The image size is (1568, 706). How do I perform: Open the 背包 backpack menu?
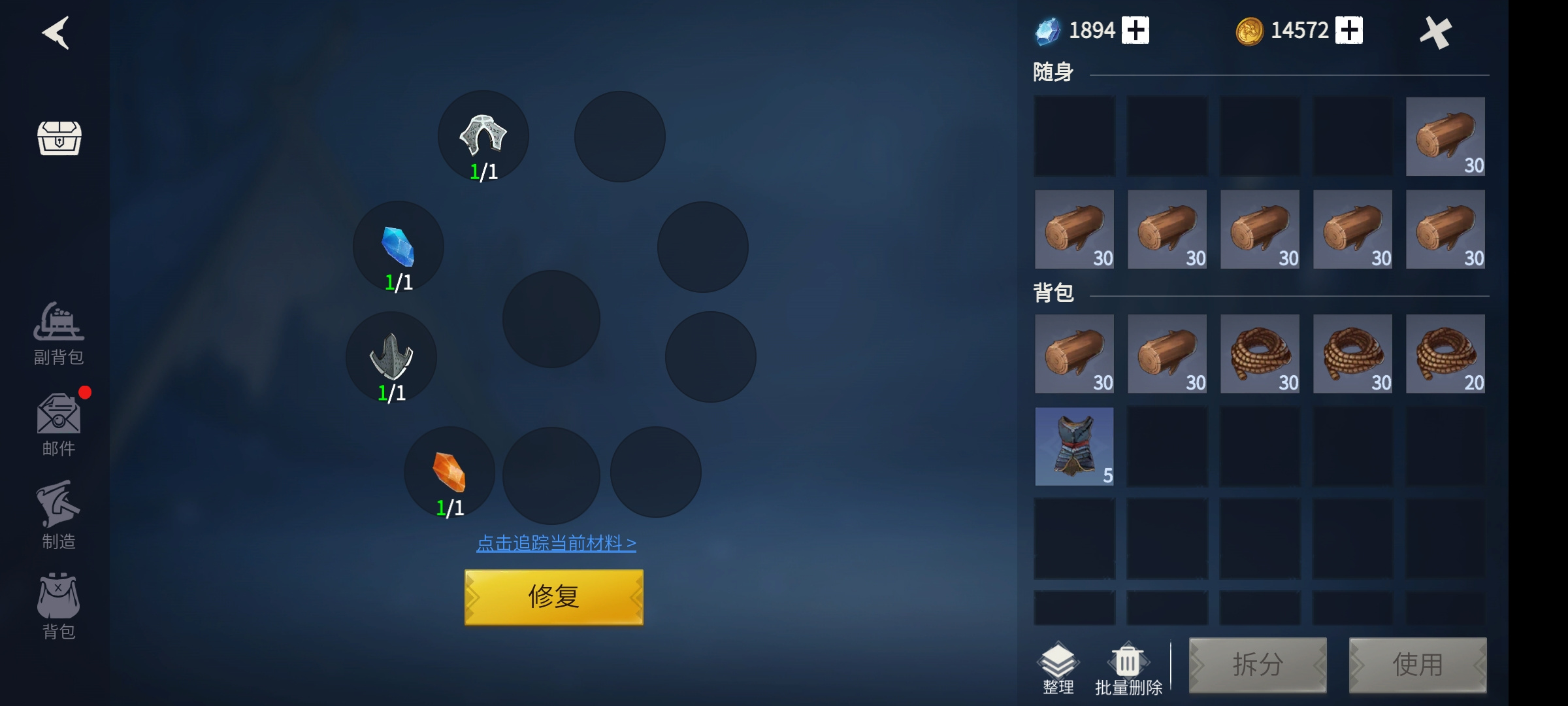tap(59, 606)
